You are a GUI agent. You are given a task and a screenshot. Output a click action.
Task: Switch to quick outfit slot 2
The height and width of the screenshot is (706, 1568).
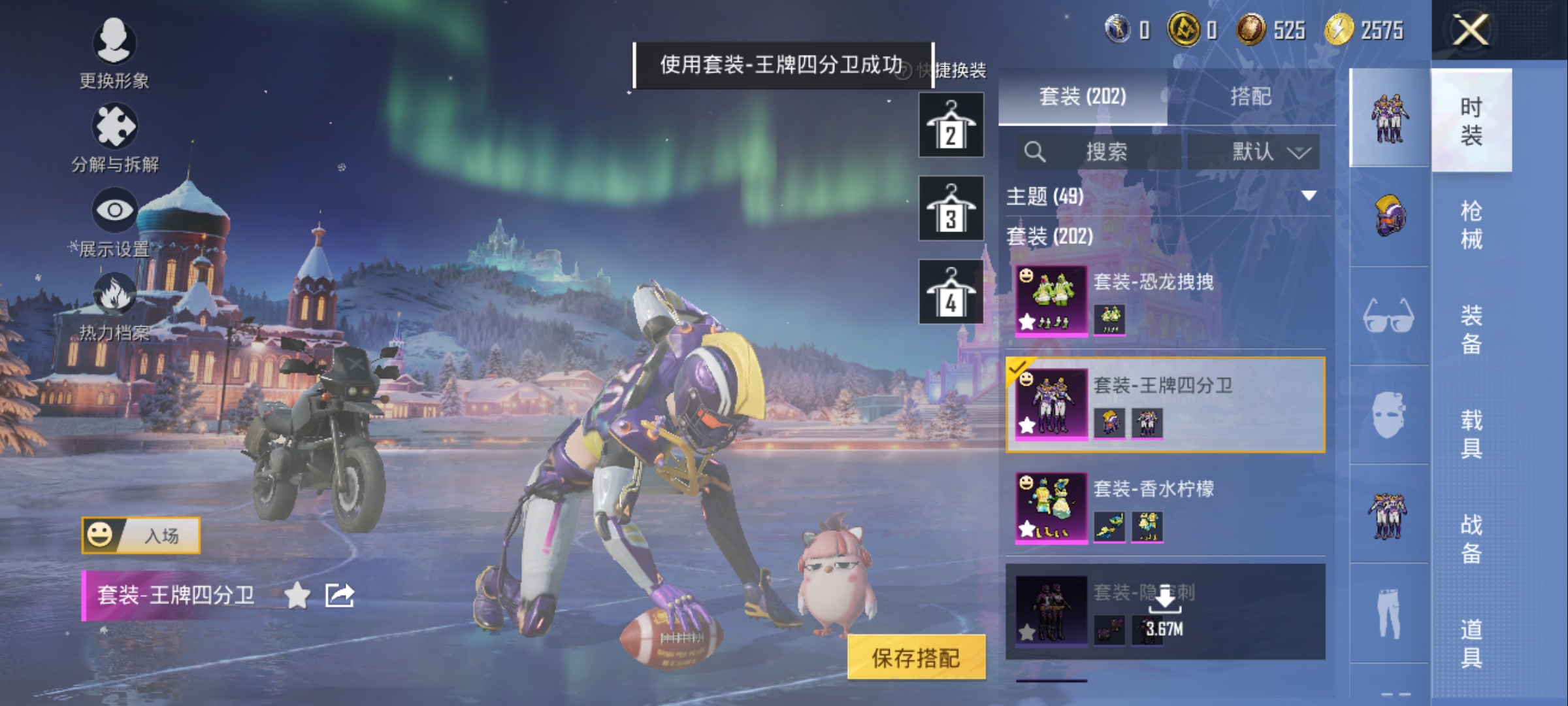pyautogui.click(x=951, y=125)
